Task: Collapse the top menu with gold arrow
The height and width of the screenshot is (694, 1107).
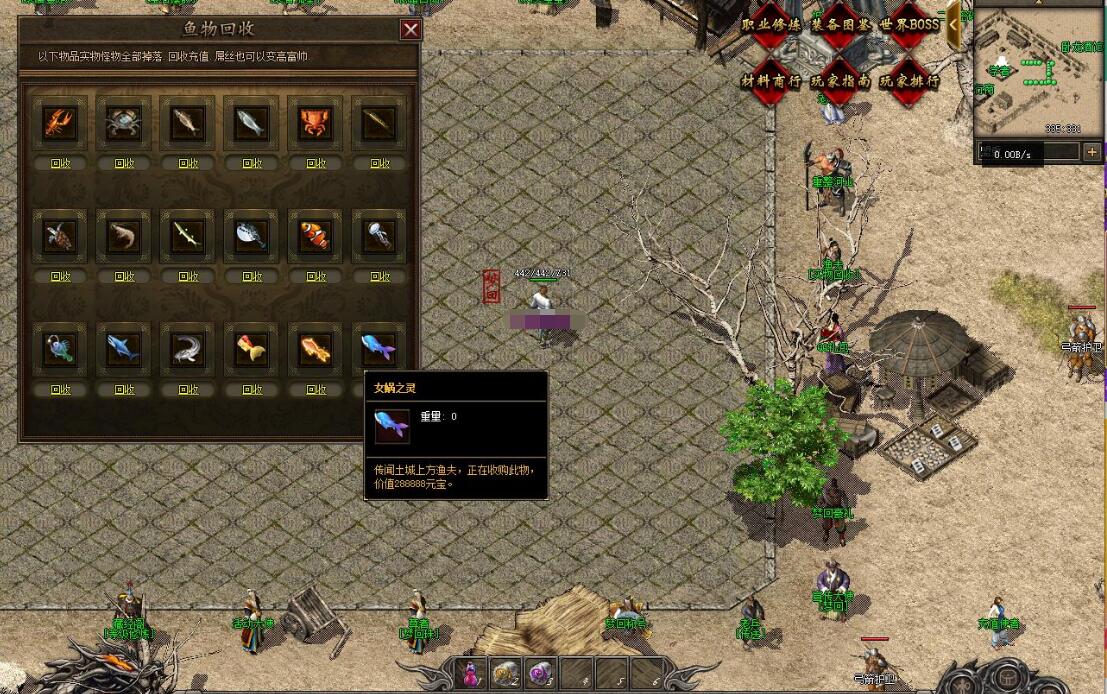Action: click(954, 25)
